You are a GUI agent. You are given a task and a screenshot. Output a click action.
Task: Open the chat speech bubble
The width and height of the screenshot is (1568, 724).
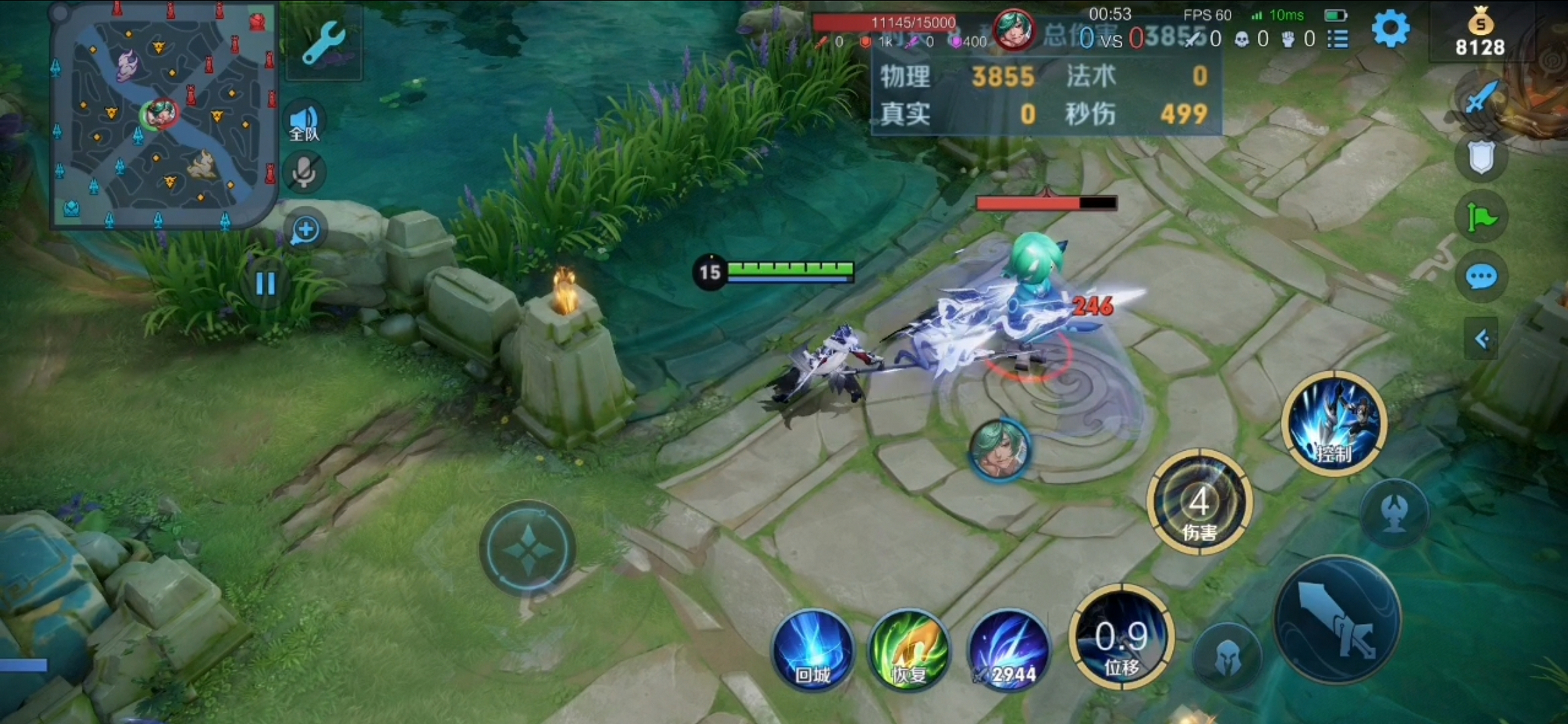pos(1481,277)
